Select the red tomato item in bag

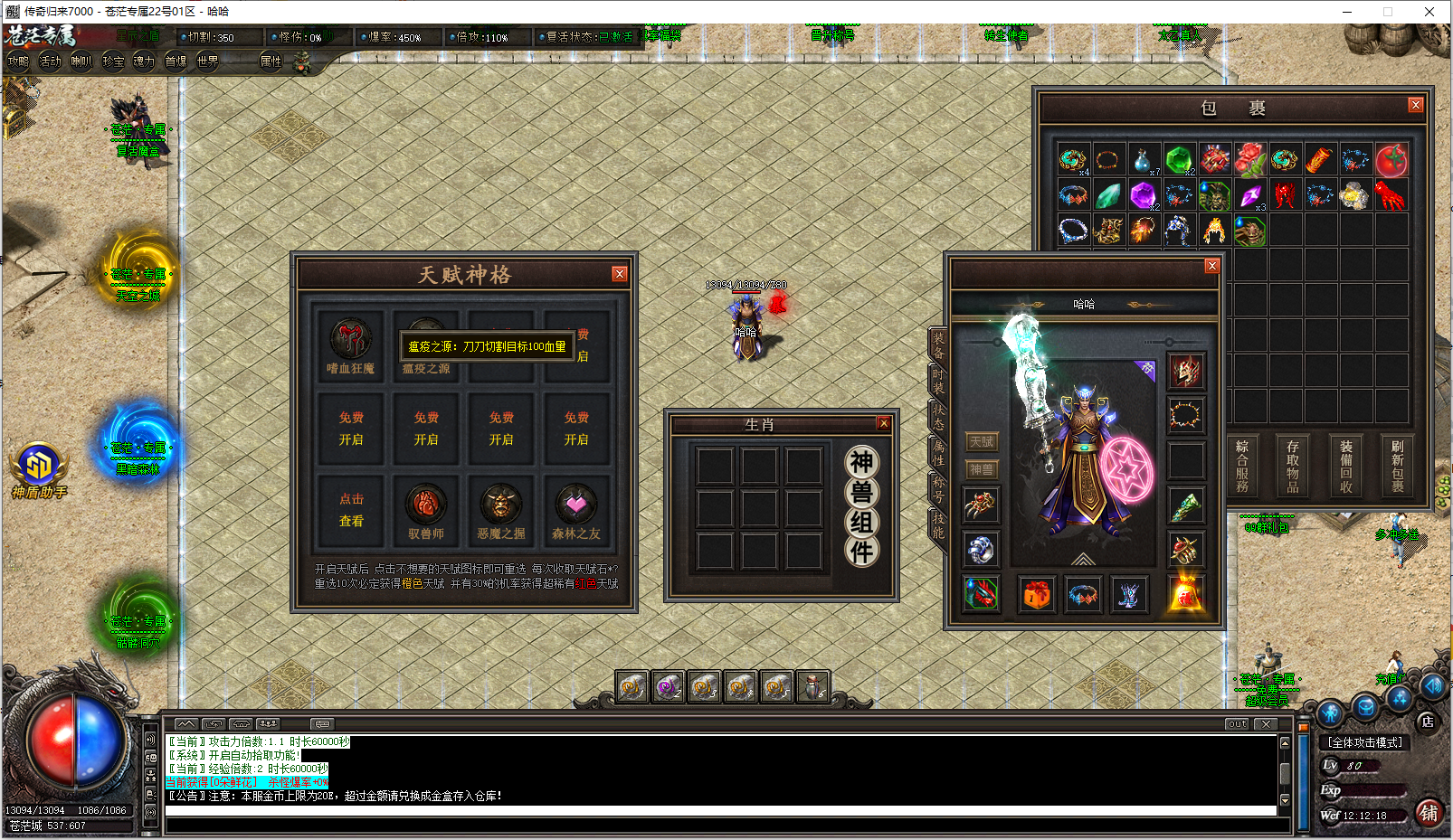(x=1391, y=161)
